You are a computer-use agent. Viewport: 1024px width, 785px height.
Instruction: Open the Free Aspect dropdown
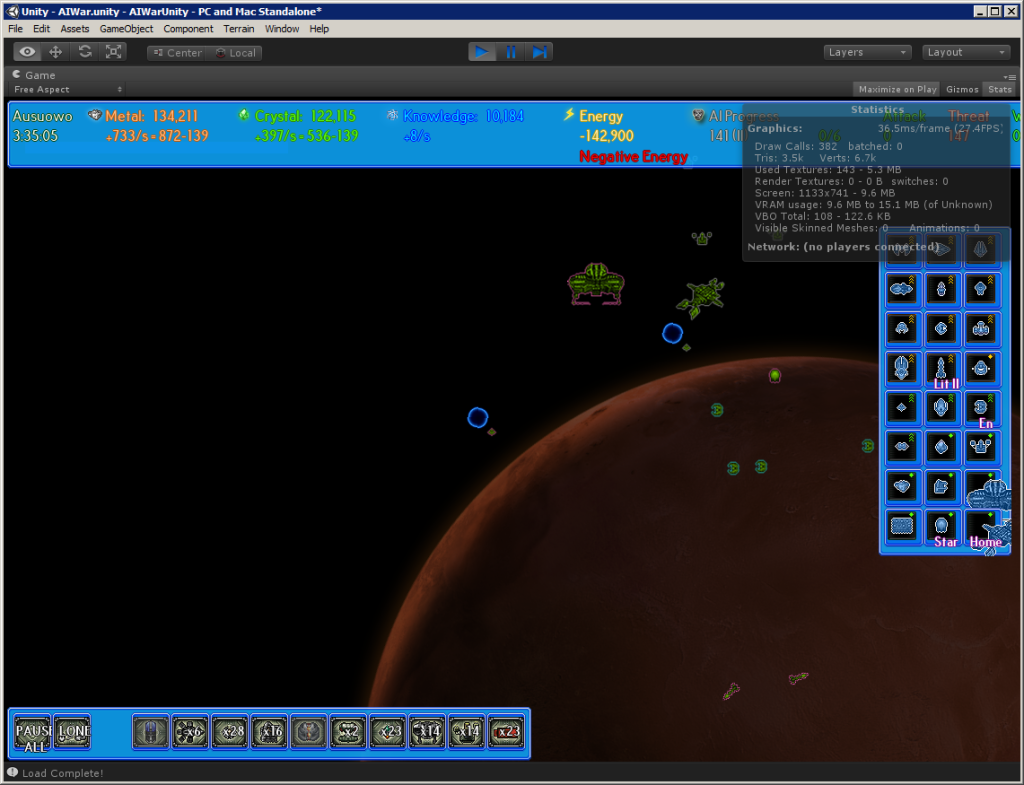68,89
